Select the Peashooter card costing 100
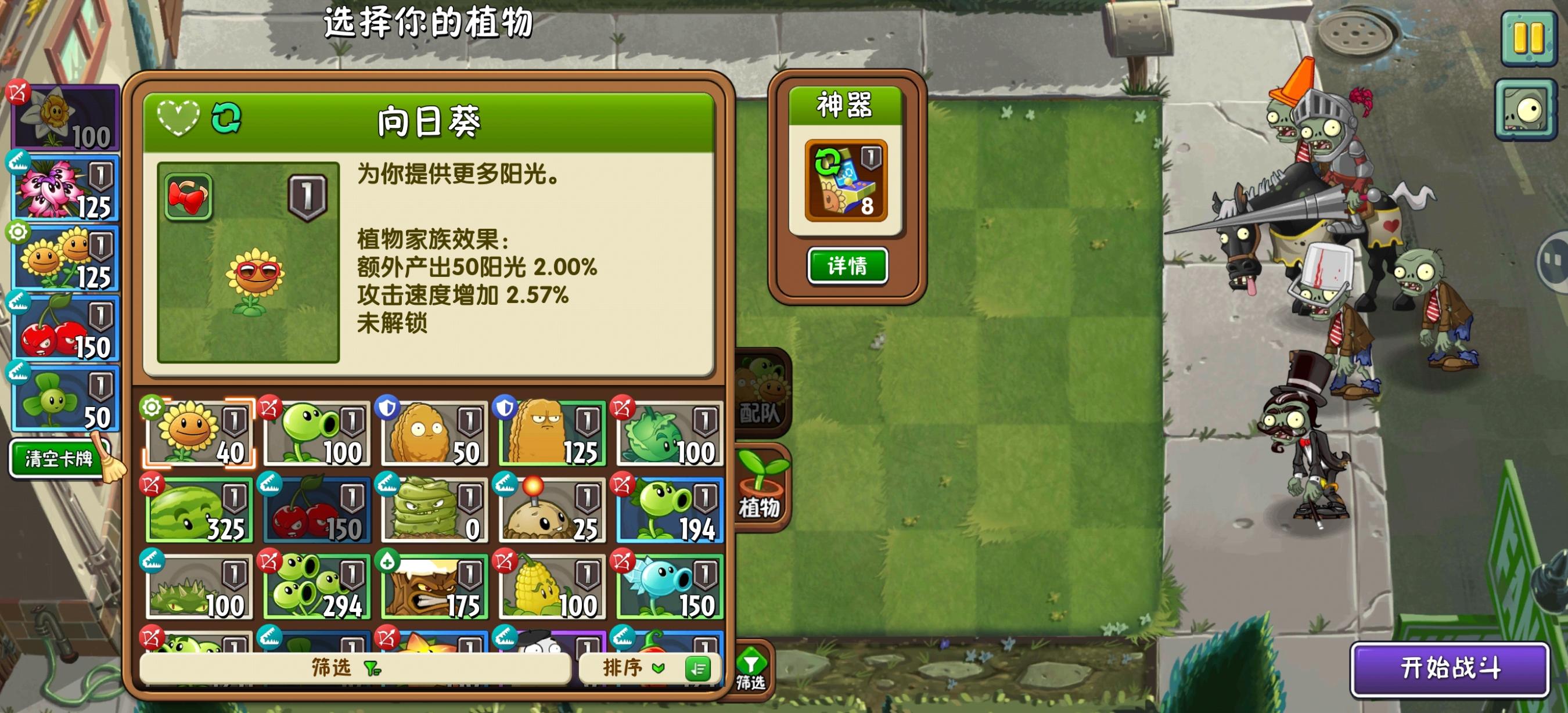The height and width of the screenshot is (713, 1568). [x=317, y=432]
